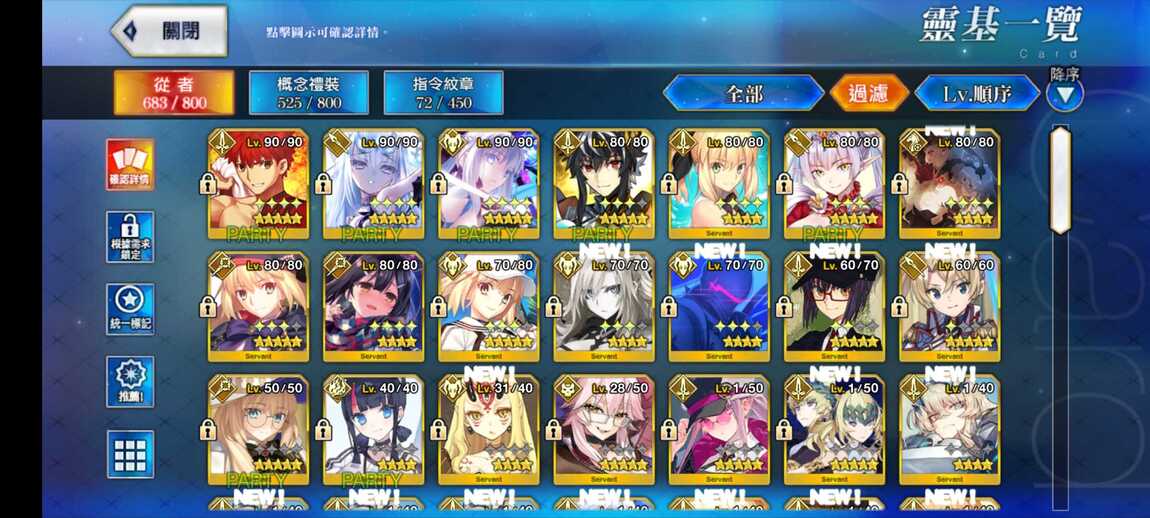Screen dimensions: 1150x518
Task: Click the vertical scrollbar handle
Action: coord(1060,167)
